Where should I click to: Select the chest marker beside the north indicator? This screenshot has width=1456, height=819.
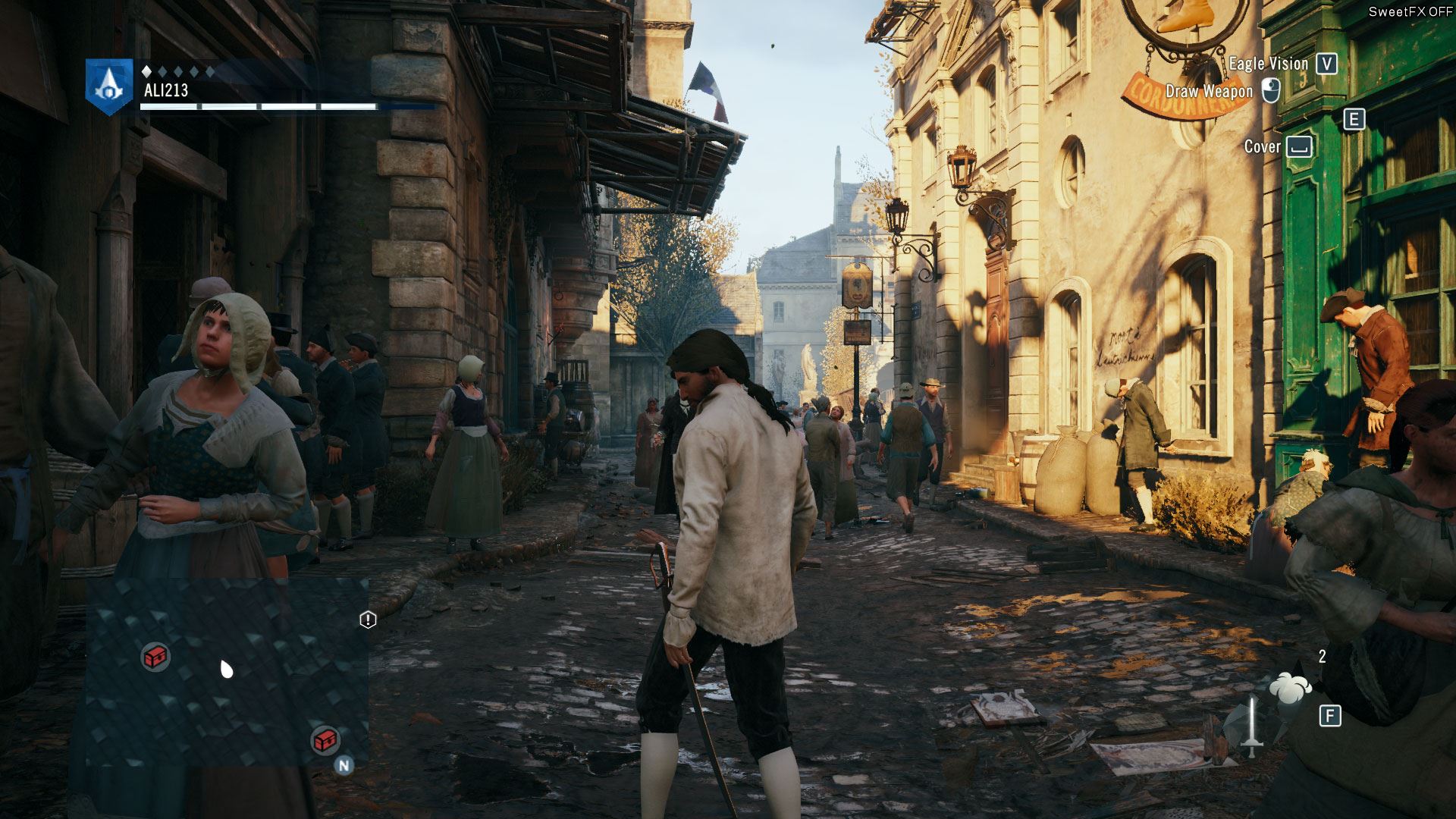(x=325, y=739)
